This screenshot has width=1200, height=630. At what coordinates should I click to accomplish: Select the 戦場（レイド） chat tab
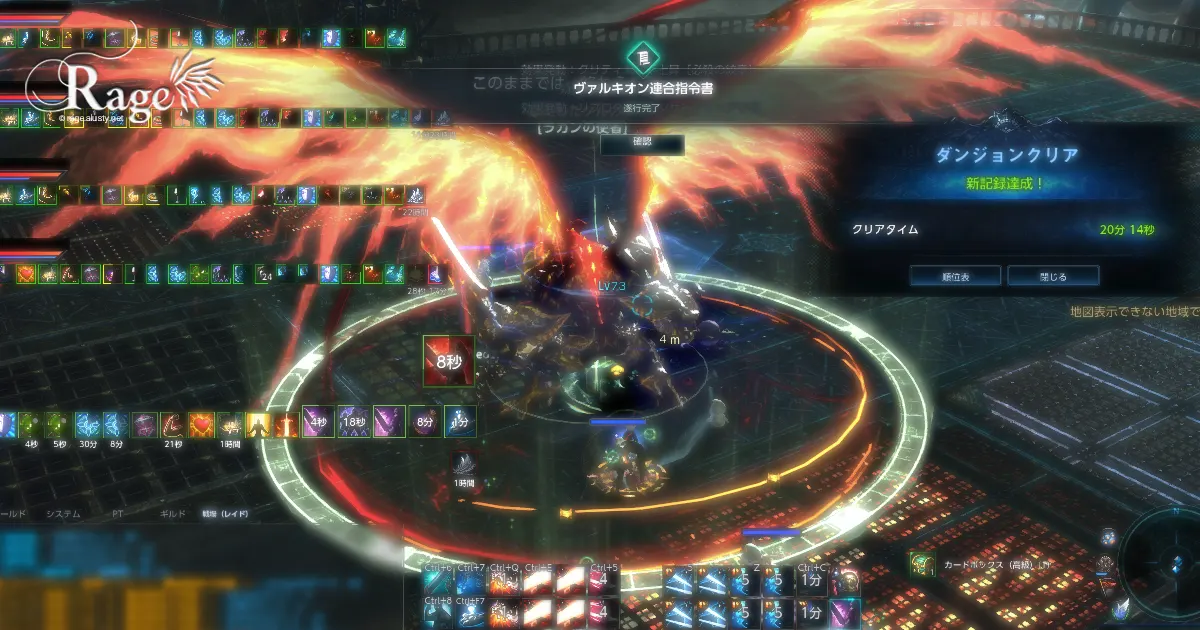point(224,514)
